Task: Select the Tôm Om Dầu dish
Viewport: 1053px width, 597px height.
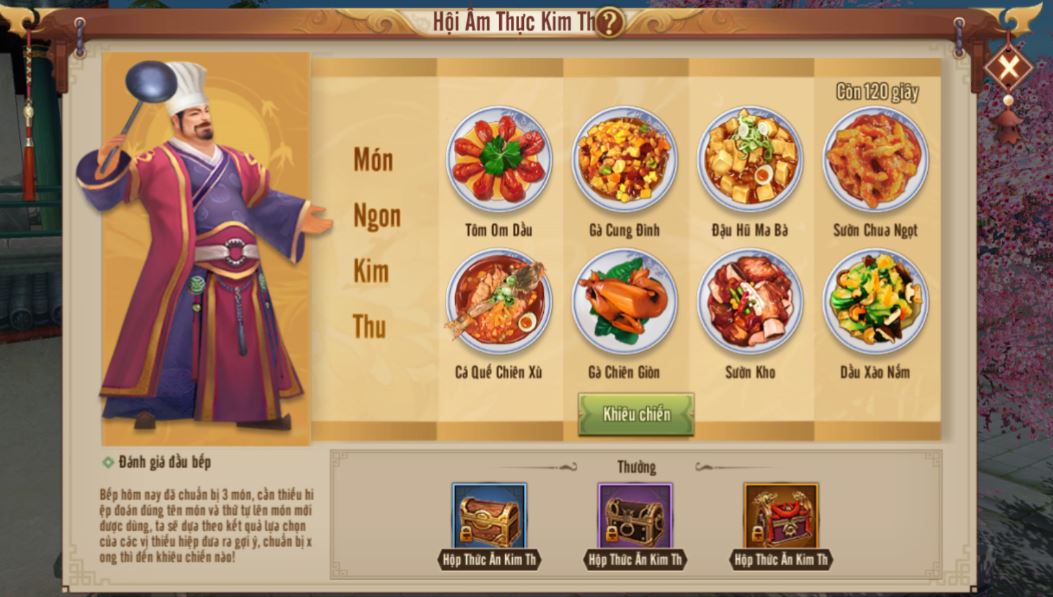Action: pos(499,160)
